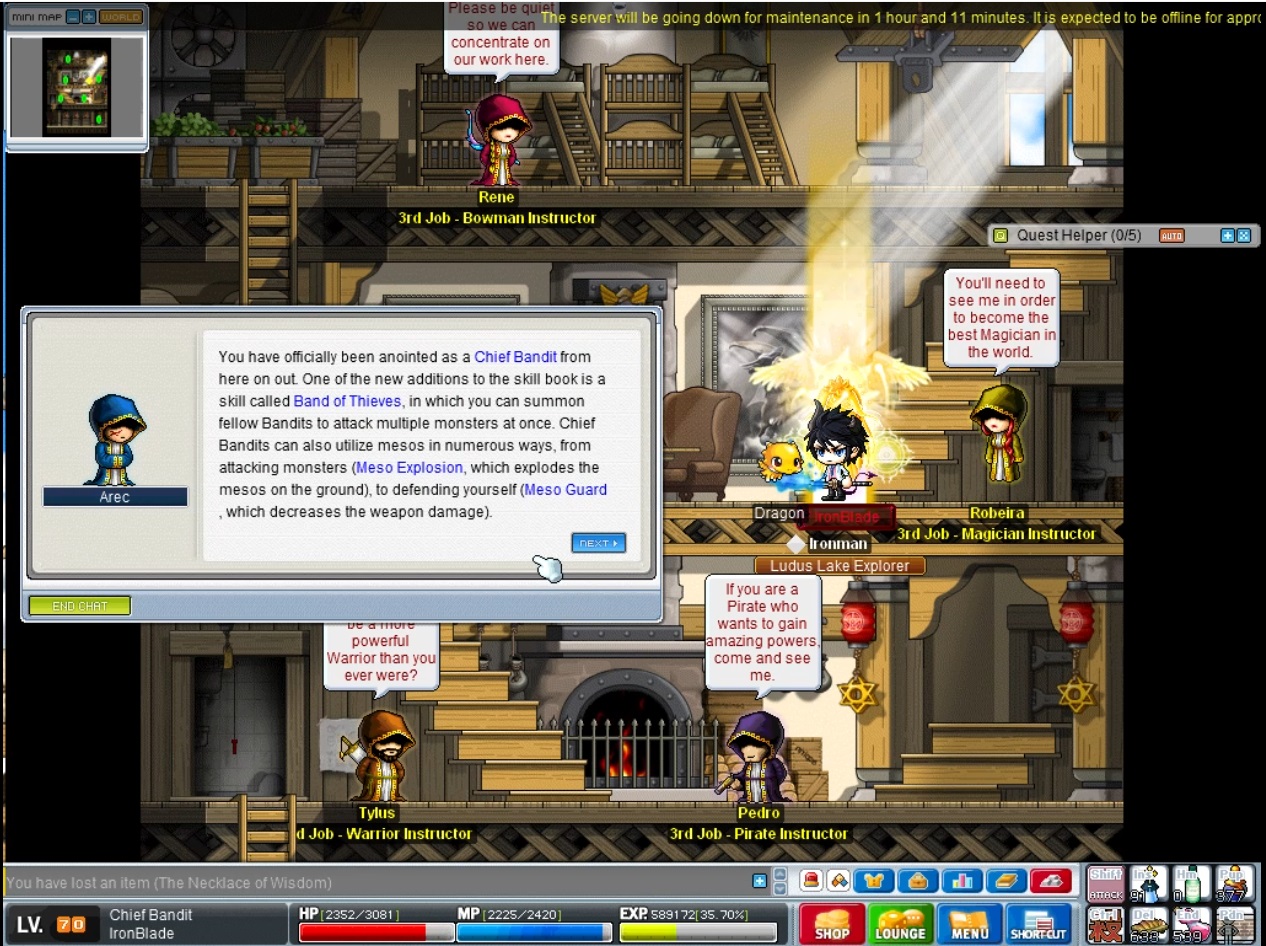The height and width of the screenshot is (946, 1266).
Task: Open the Cash Shop
Action: tap(832, 924)
